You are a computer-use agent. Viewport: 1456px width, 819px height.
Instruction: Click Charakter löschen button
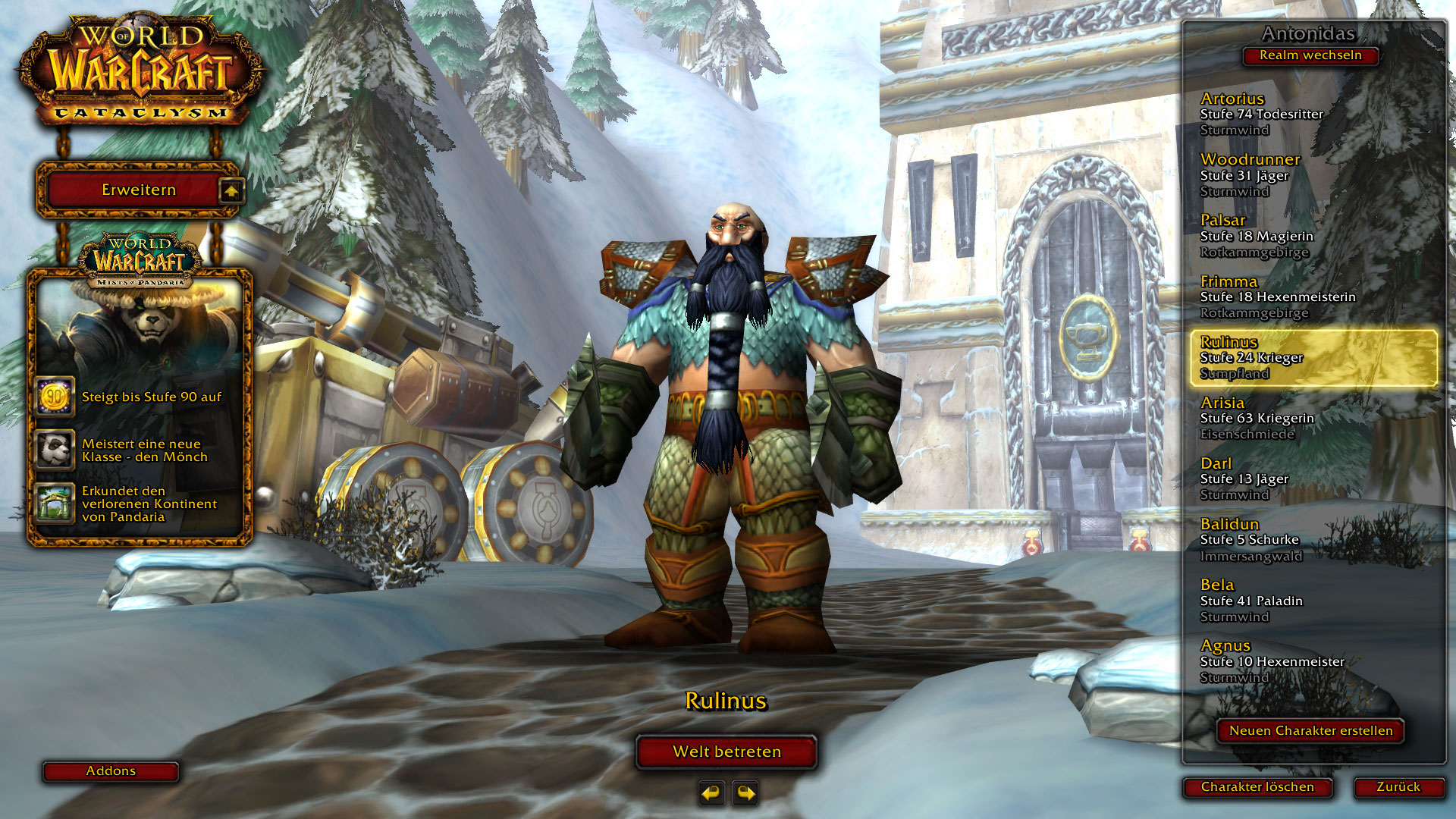tap(1257, 787)
